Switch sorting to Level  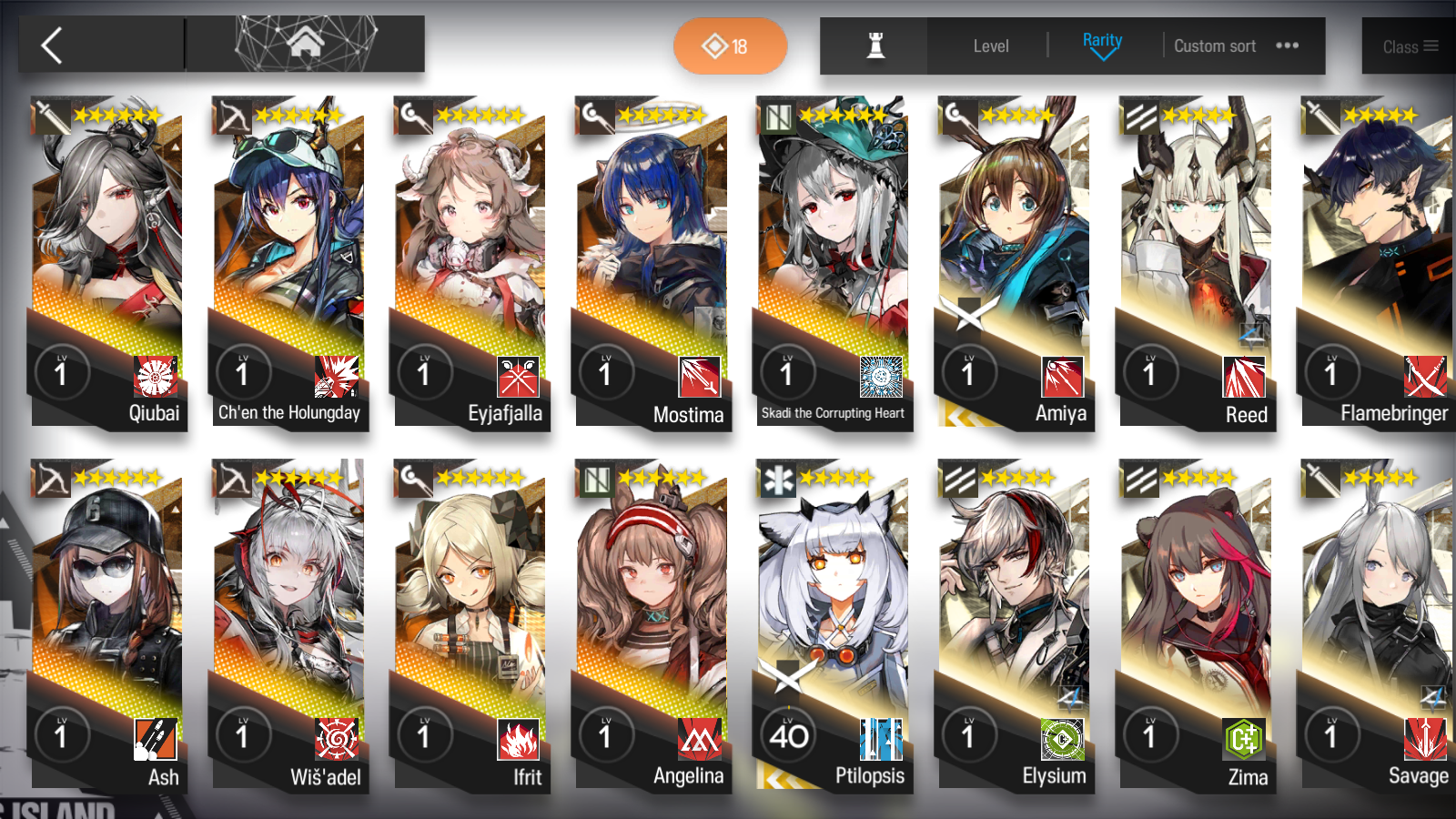click(990, 45)
